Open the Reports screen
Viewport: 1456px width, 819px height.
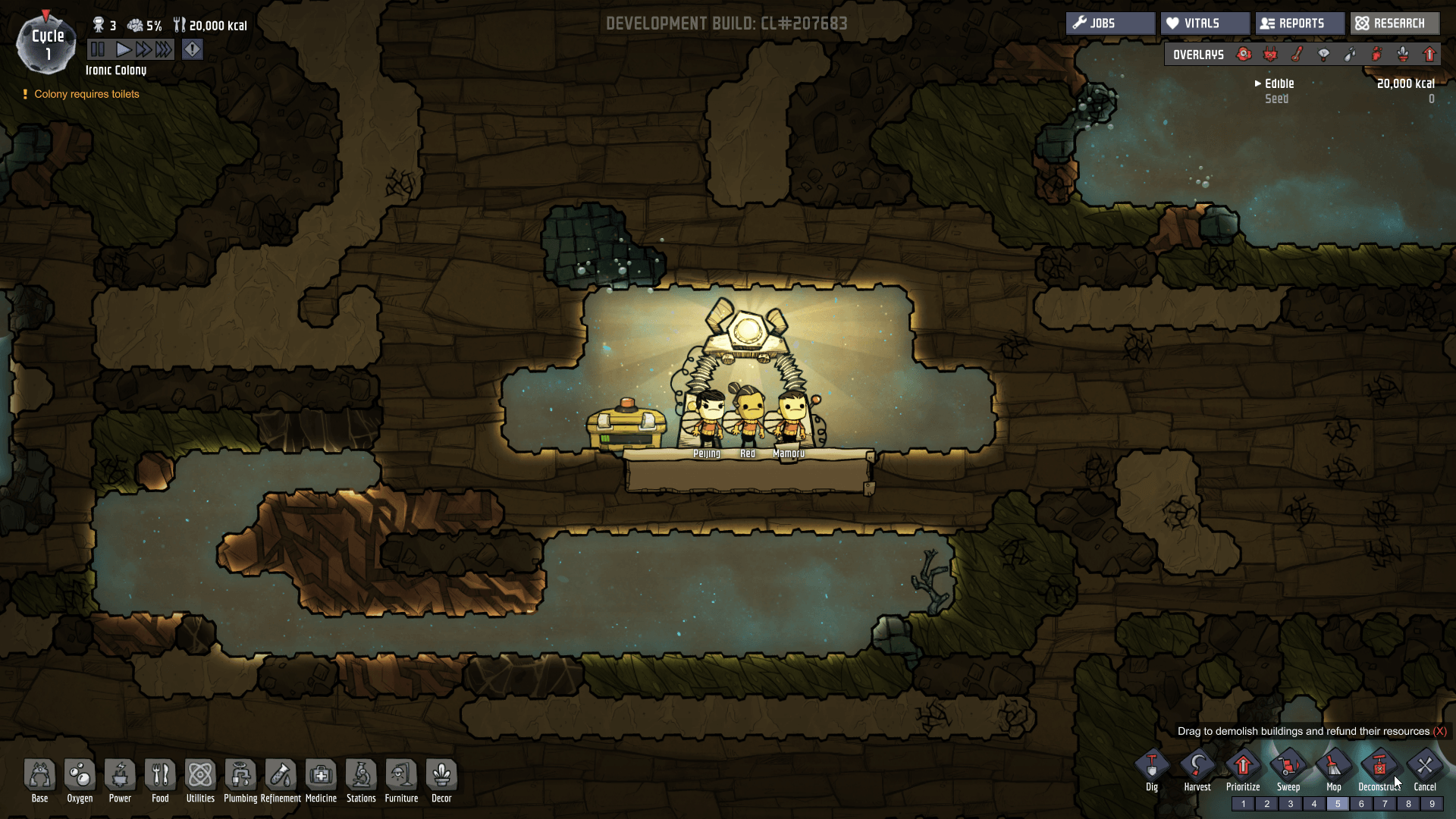1299,24
